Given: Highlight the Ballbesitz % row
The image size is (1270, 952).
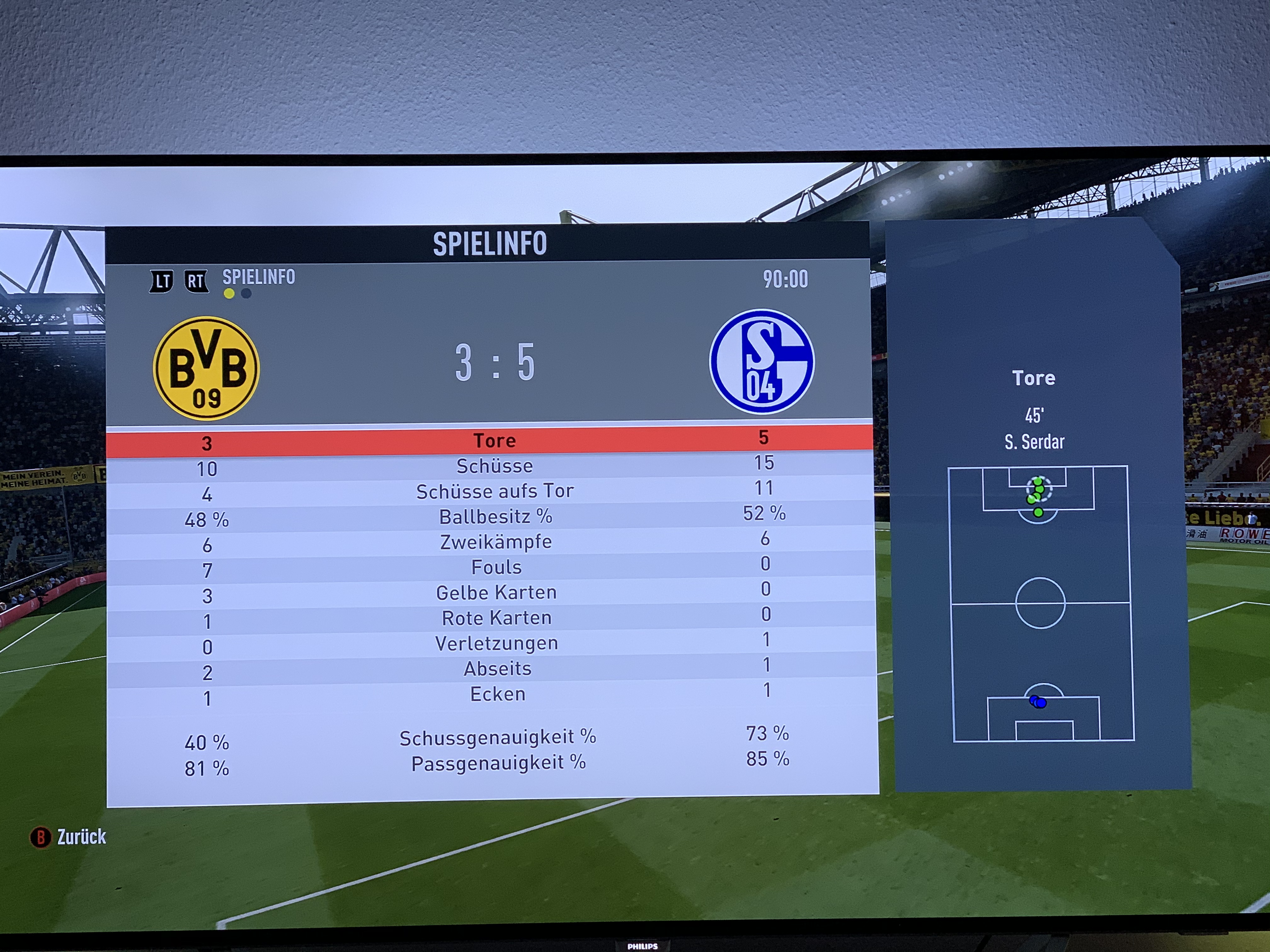Looking at the screenshot, I should [x=495, y=517].
